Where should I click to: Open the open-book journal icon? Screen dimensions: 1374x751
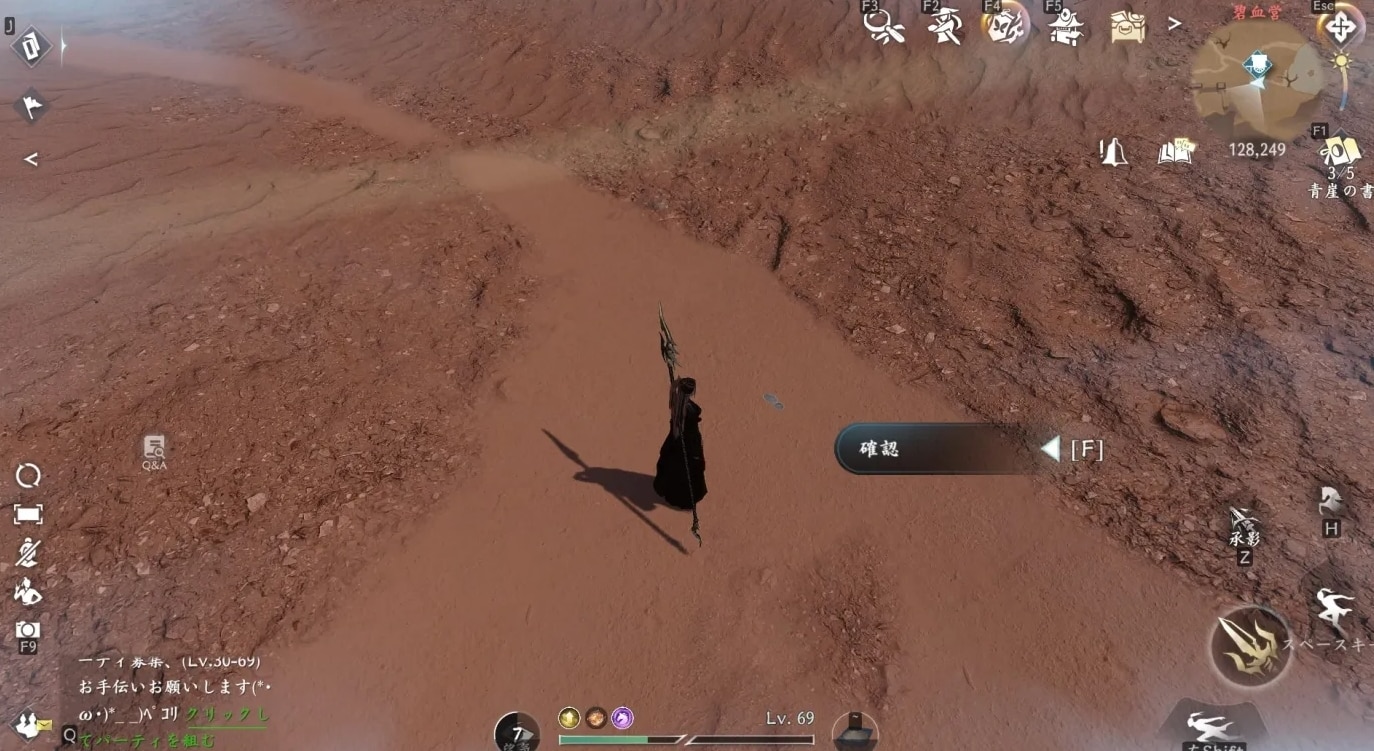[1176, 152]
